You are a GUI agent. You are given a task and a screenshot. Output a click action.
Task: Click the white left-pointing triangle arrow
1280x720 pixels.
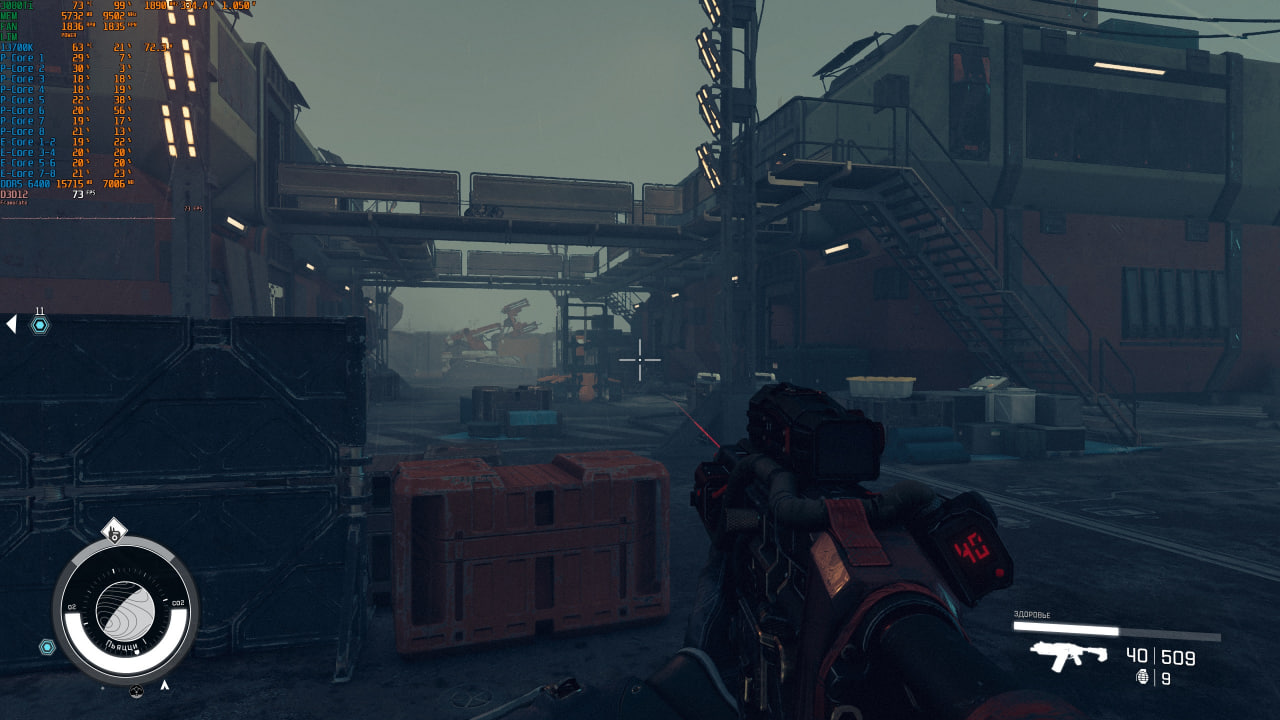pos(11,324)
